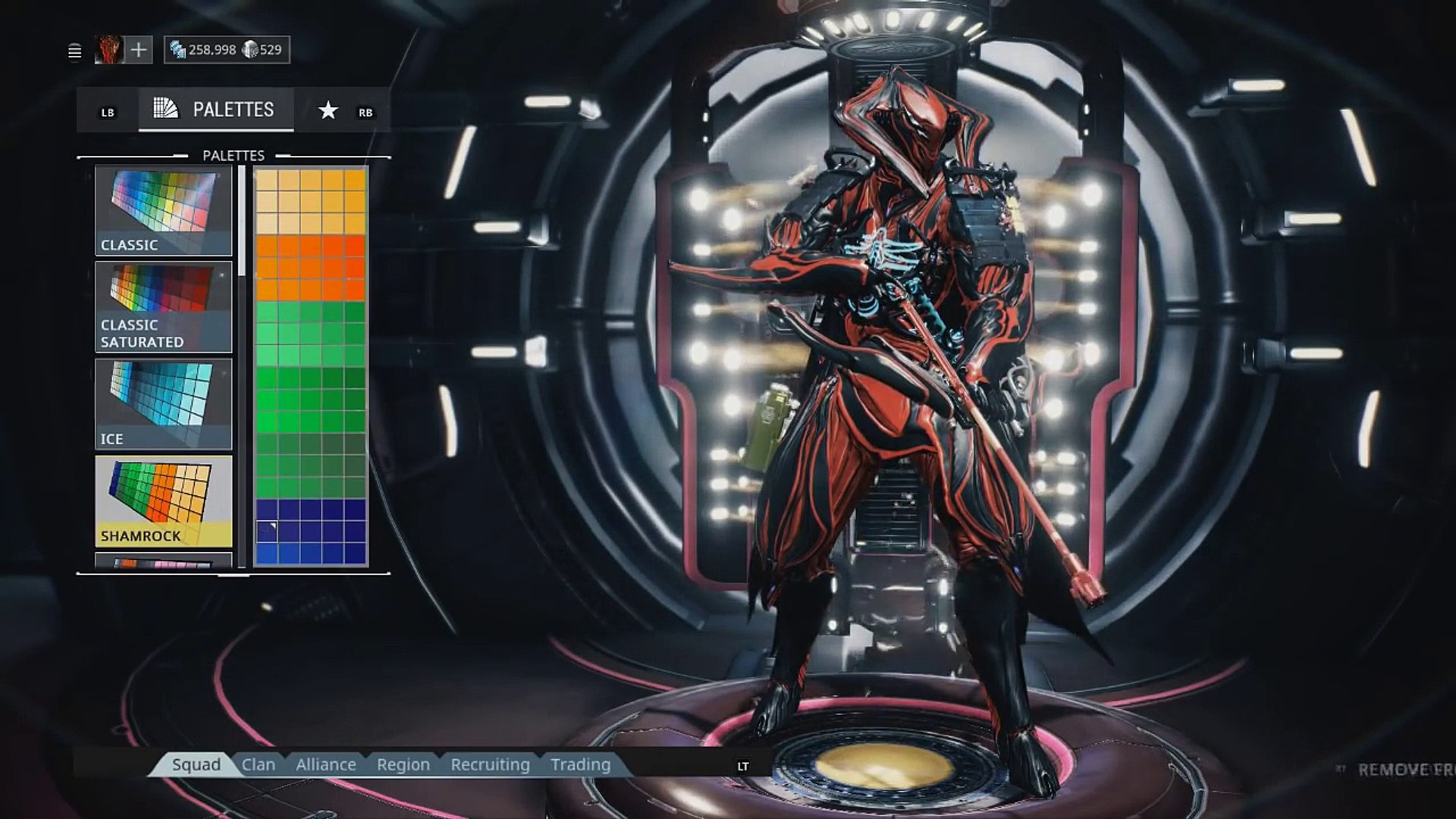Open the hamburger main menu

point(74,51)
